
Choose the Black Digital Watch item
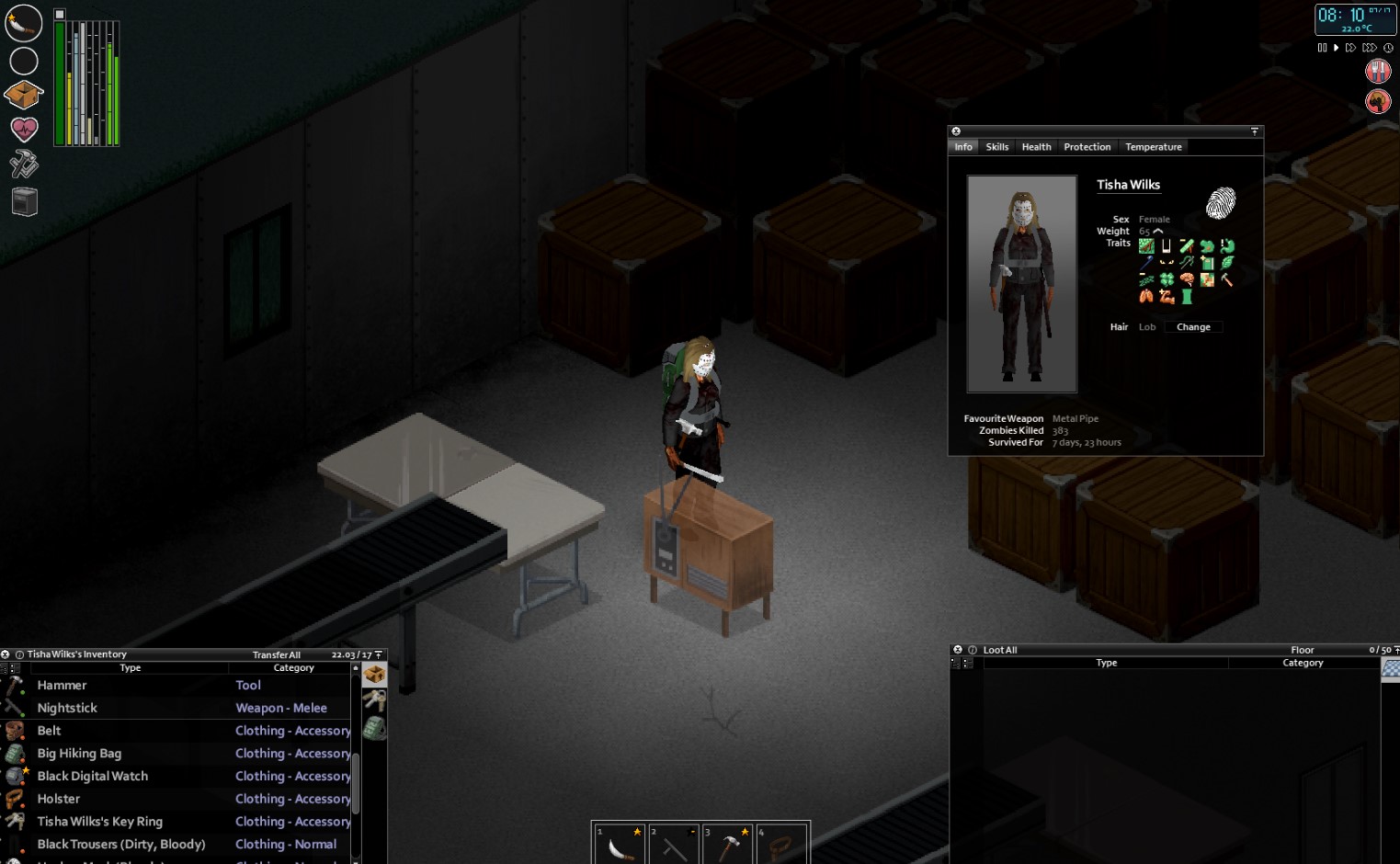92,776
